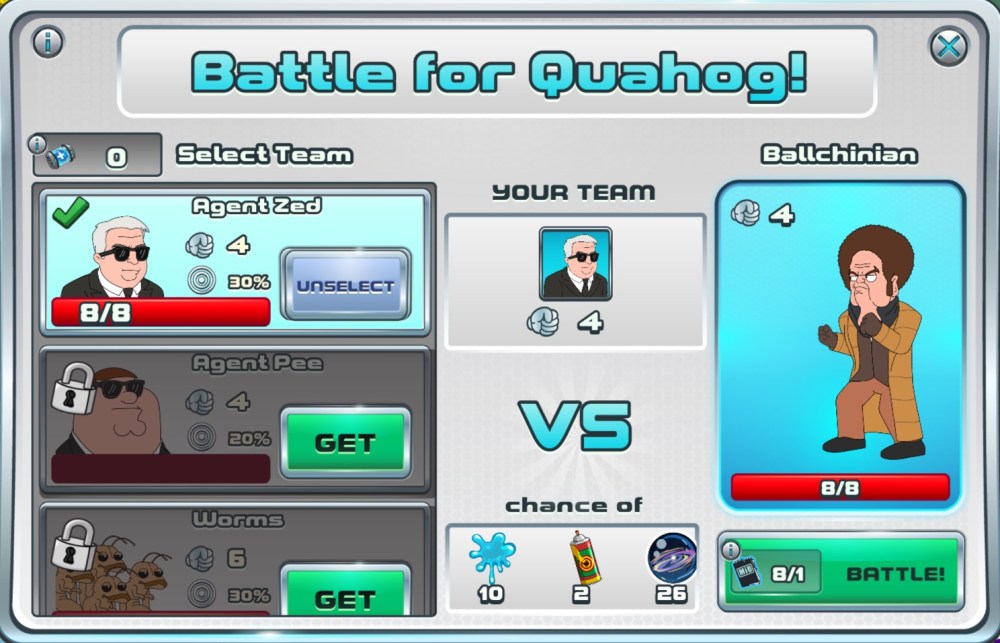Get the locked Worms character

(345, 596)
